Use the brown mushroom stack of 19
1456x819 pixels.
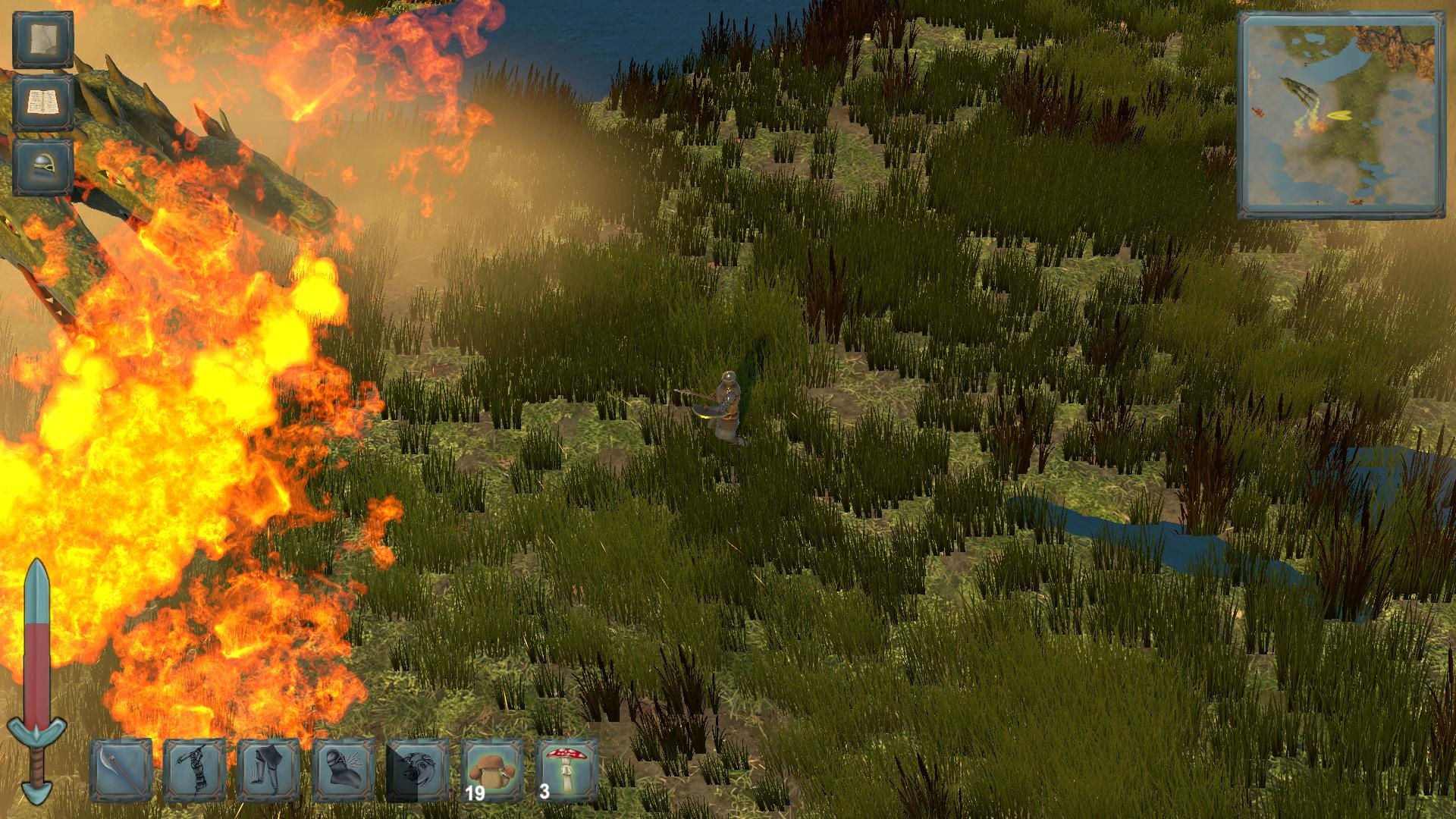[492, 770]
